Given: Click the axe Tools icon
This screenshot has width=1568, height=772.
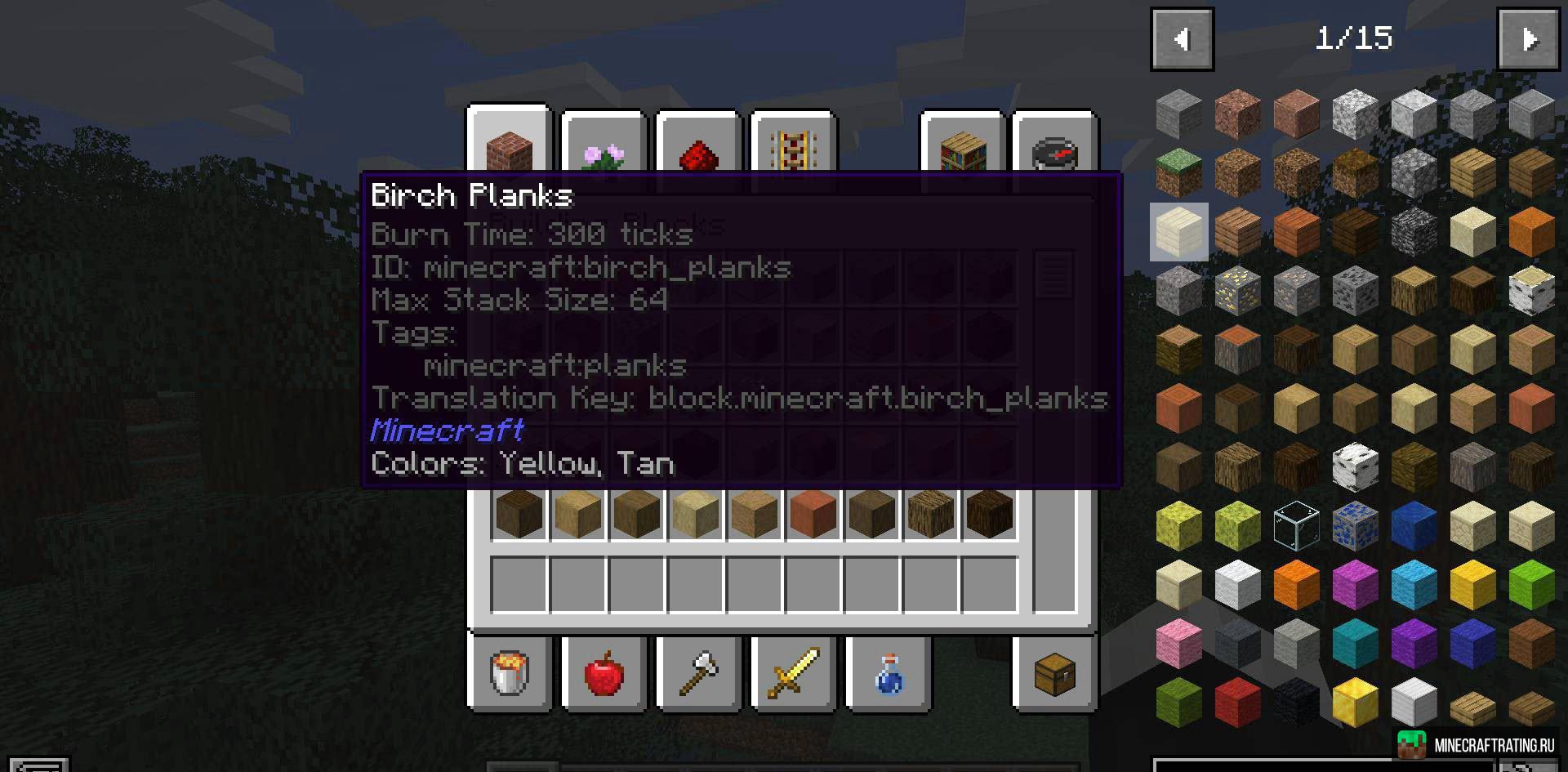Looking at the screenshot, I should [x=698, y=674].
